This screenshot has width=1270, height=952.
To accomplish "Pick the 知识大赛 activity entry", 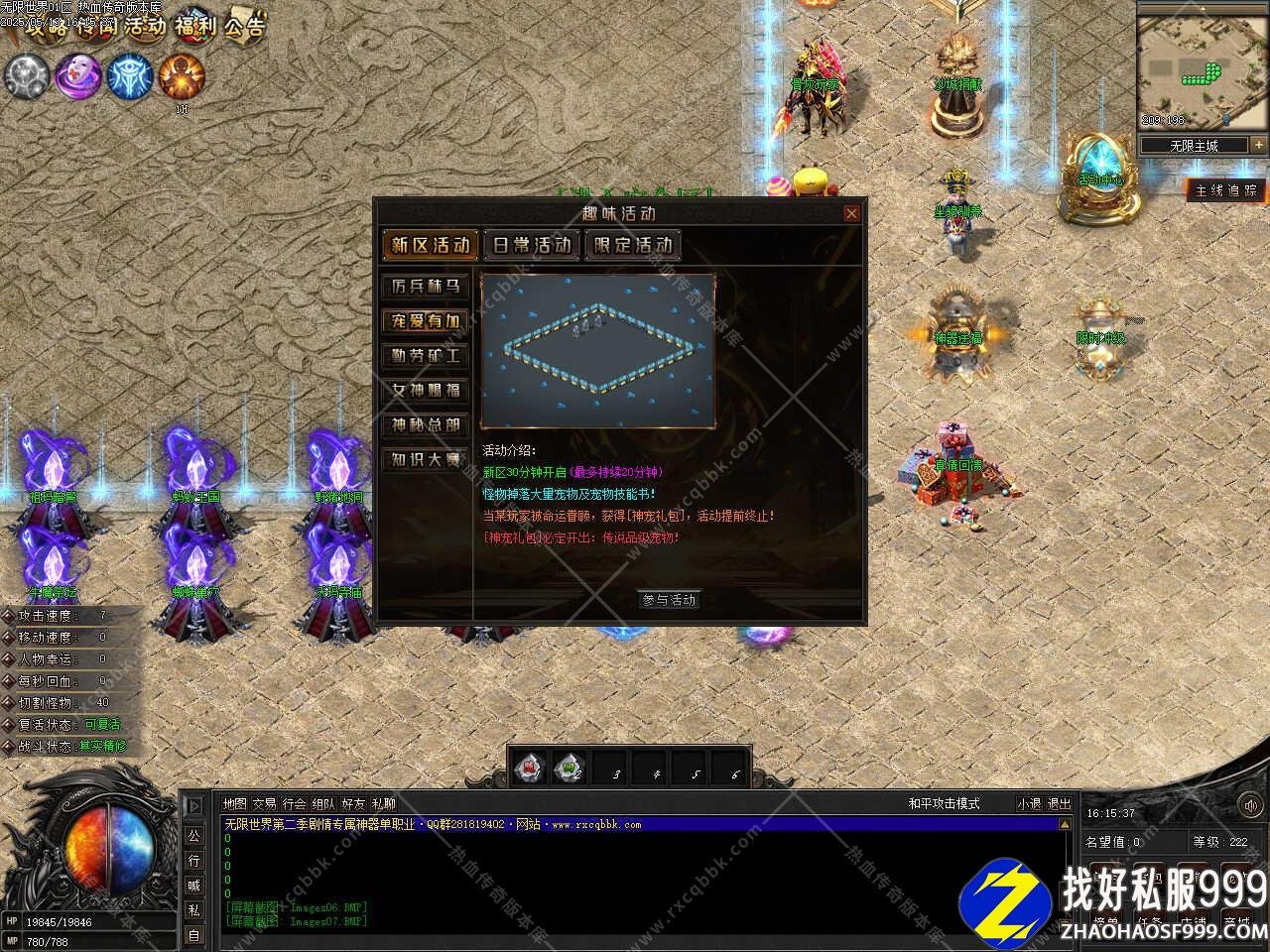I will 426,460.
